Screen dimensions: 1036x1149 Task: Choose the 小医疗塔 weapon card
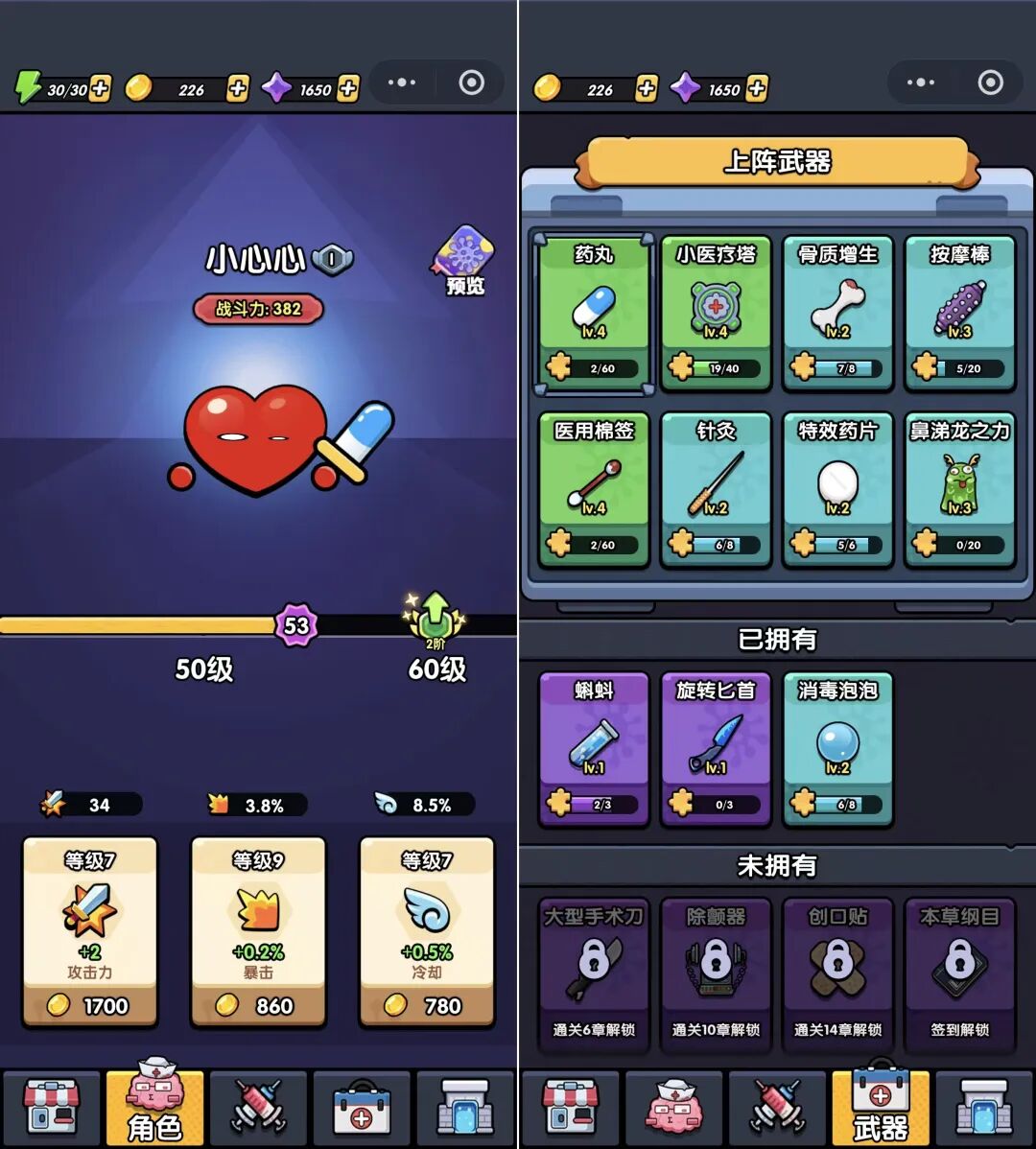pyautogui.click(x=716, y=314)
